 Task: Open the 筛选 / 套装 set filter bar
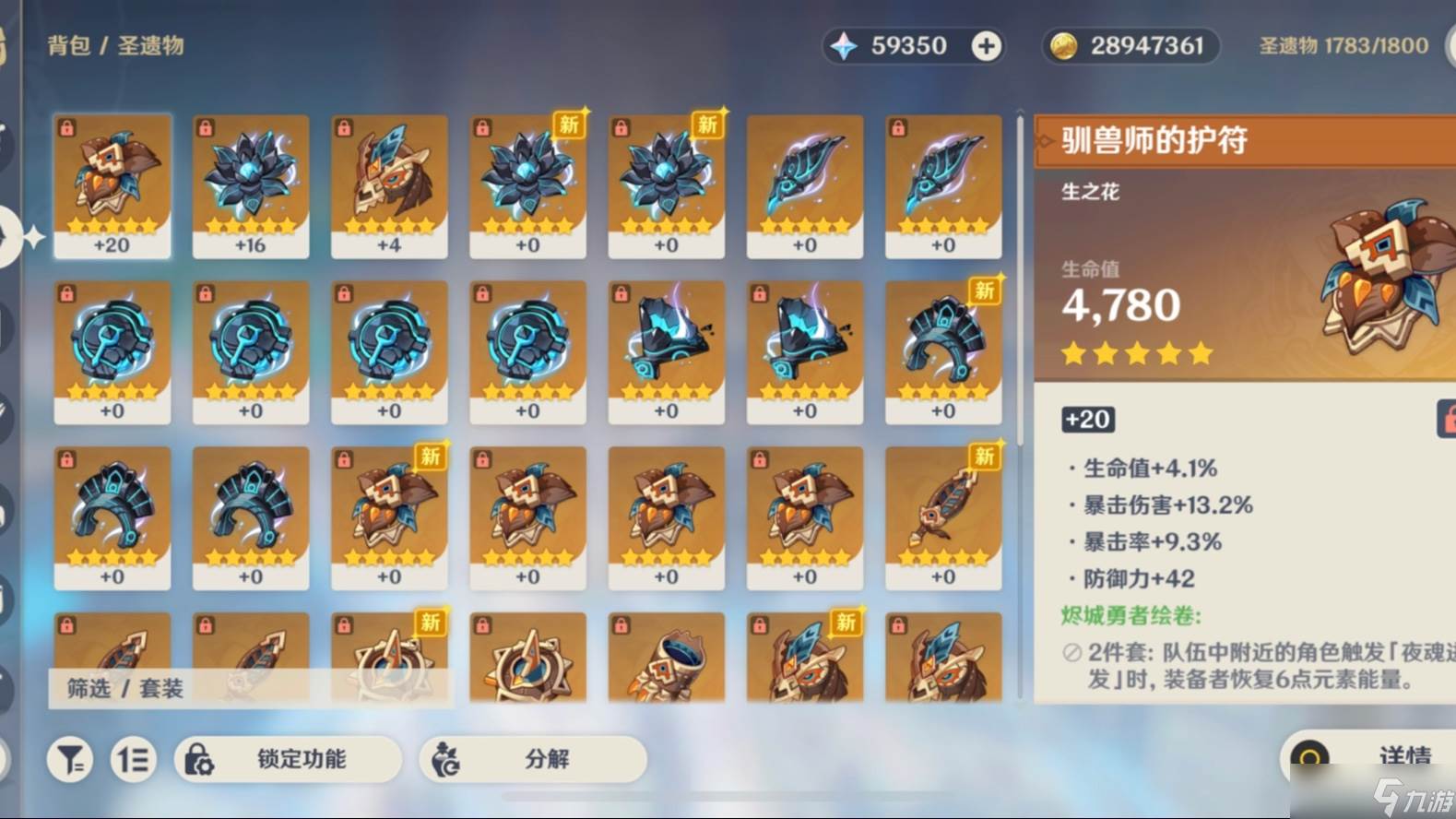click(x=125, y=688)
